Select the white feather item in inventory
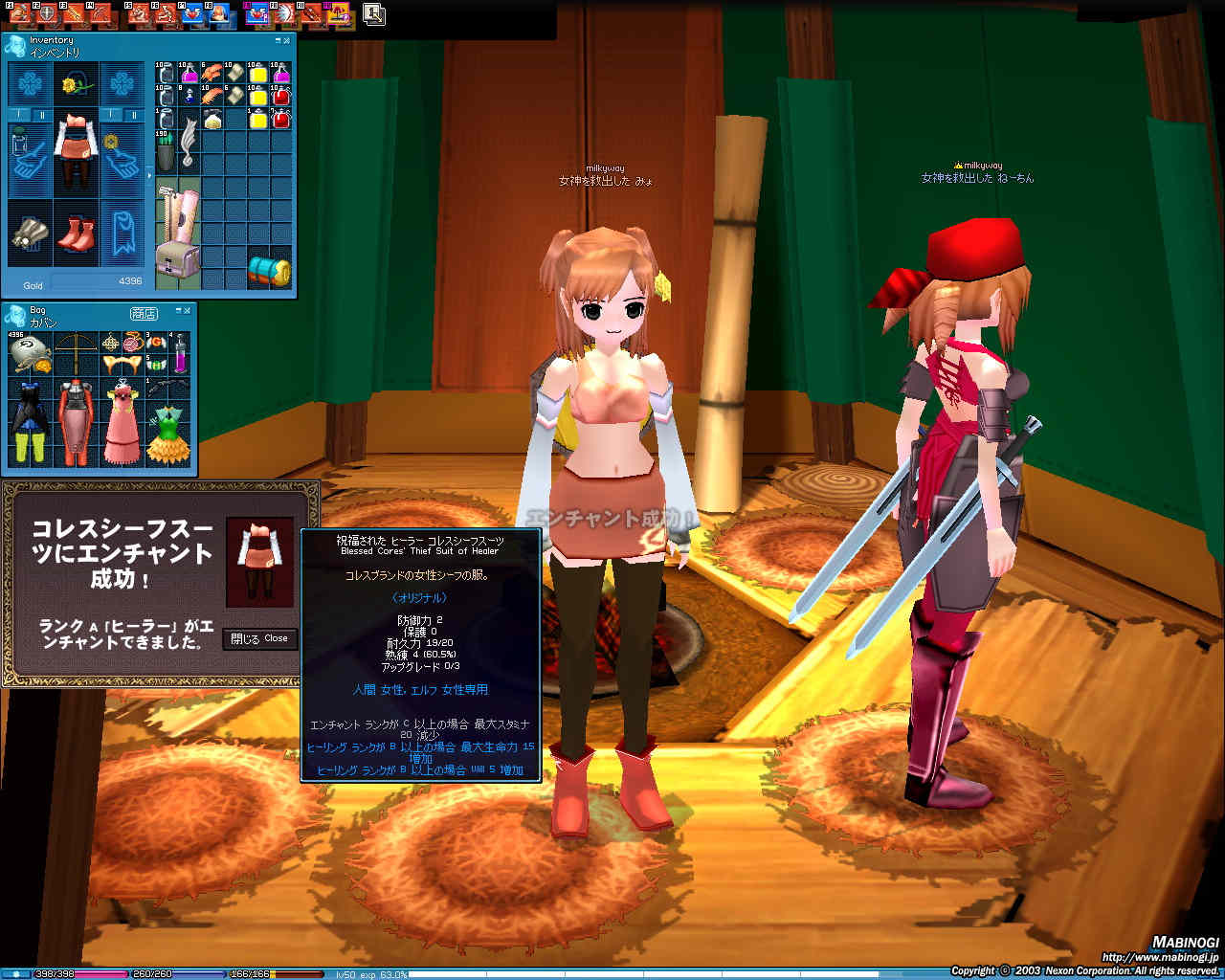Screen dimensions: 1225x980 (x=189, y=142)
